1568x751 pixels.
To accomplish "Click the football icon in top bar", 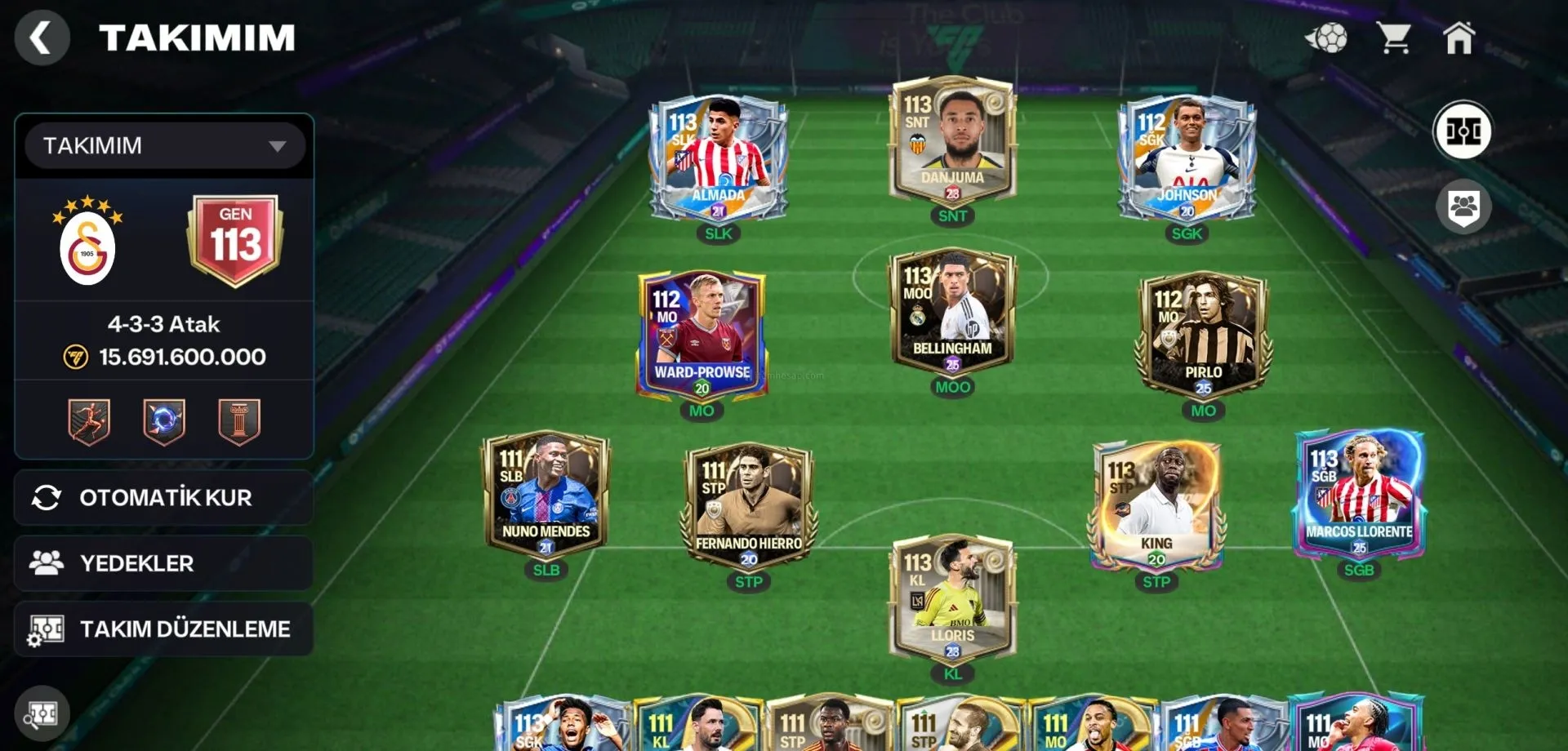I will pos(1327,38).
